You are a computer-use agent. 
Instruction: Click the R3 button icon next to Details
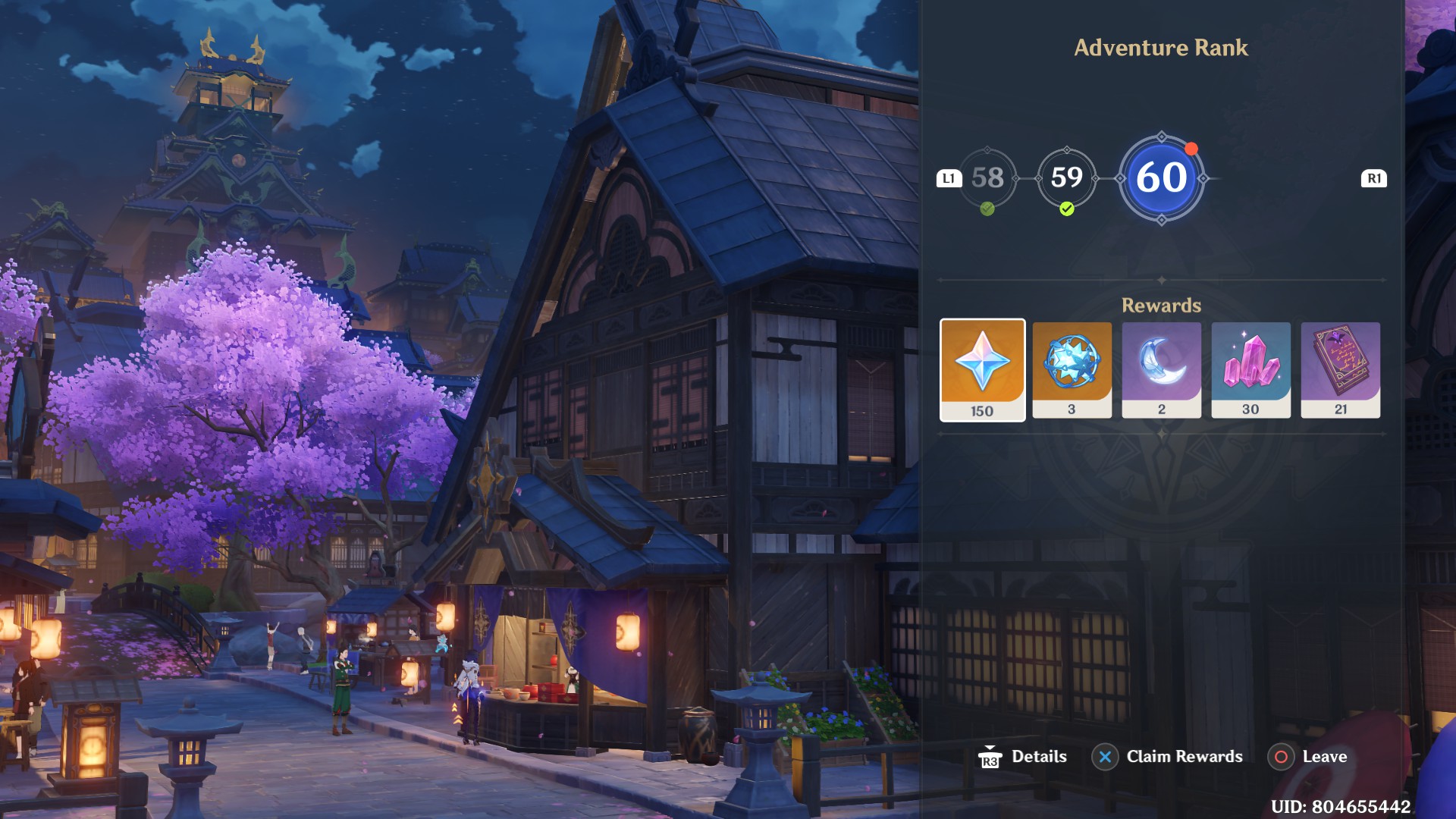(990, 756)
